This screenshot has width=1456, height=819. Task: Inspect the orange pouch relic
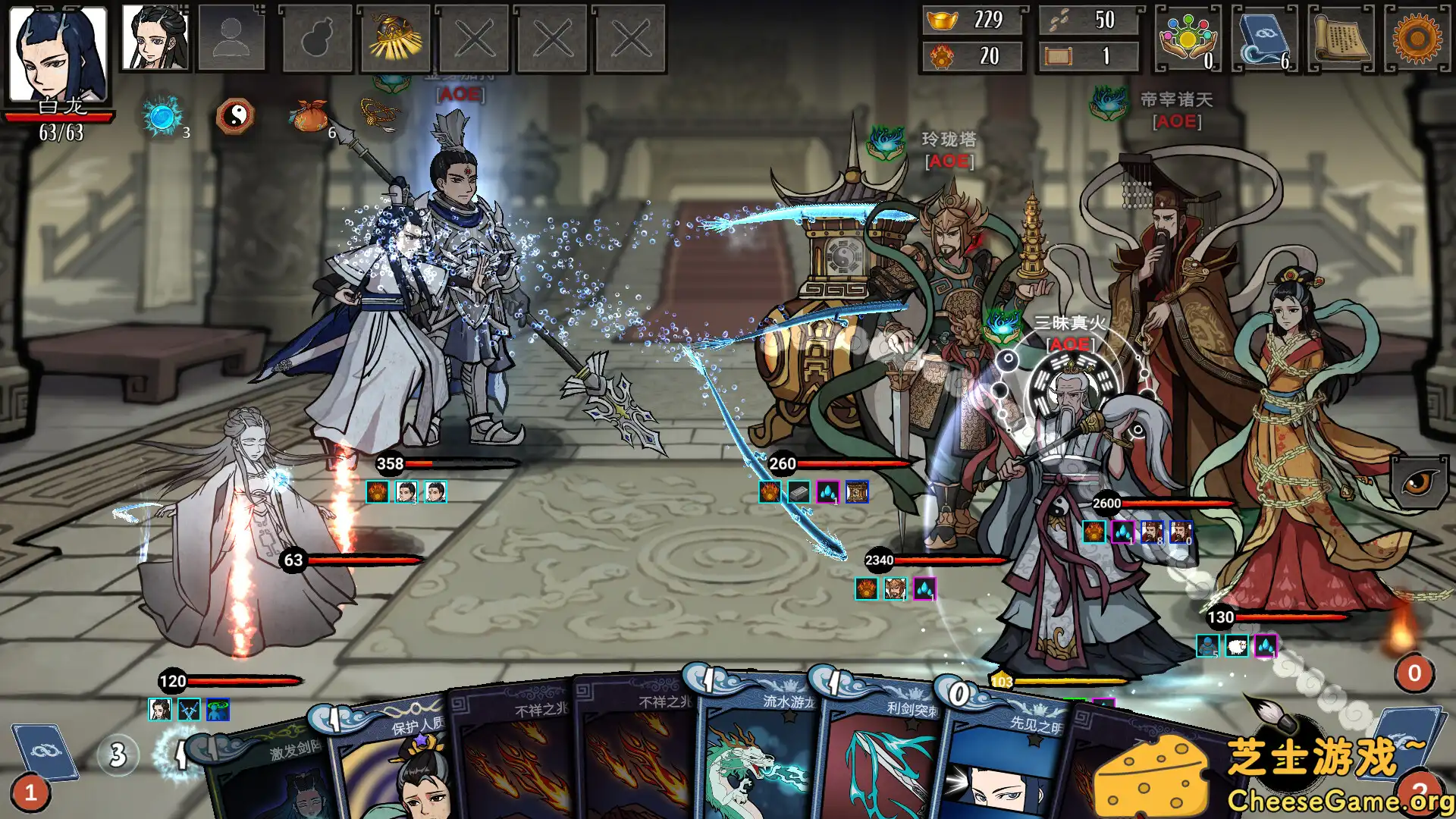(309, 116)
